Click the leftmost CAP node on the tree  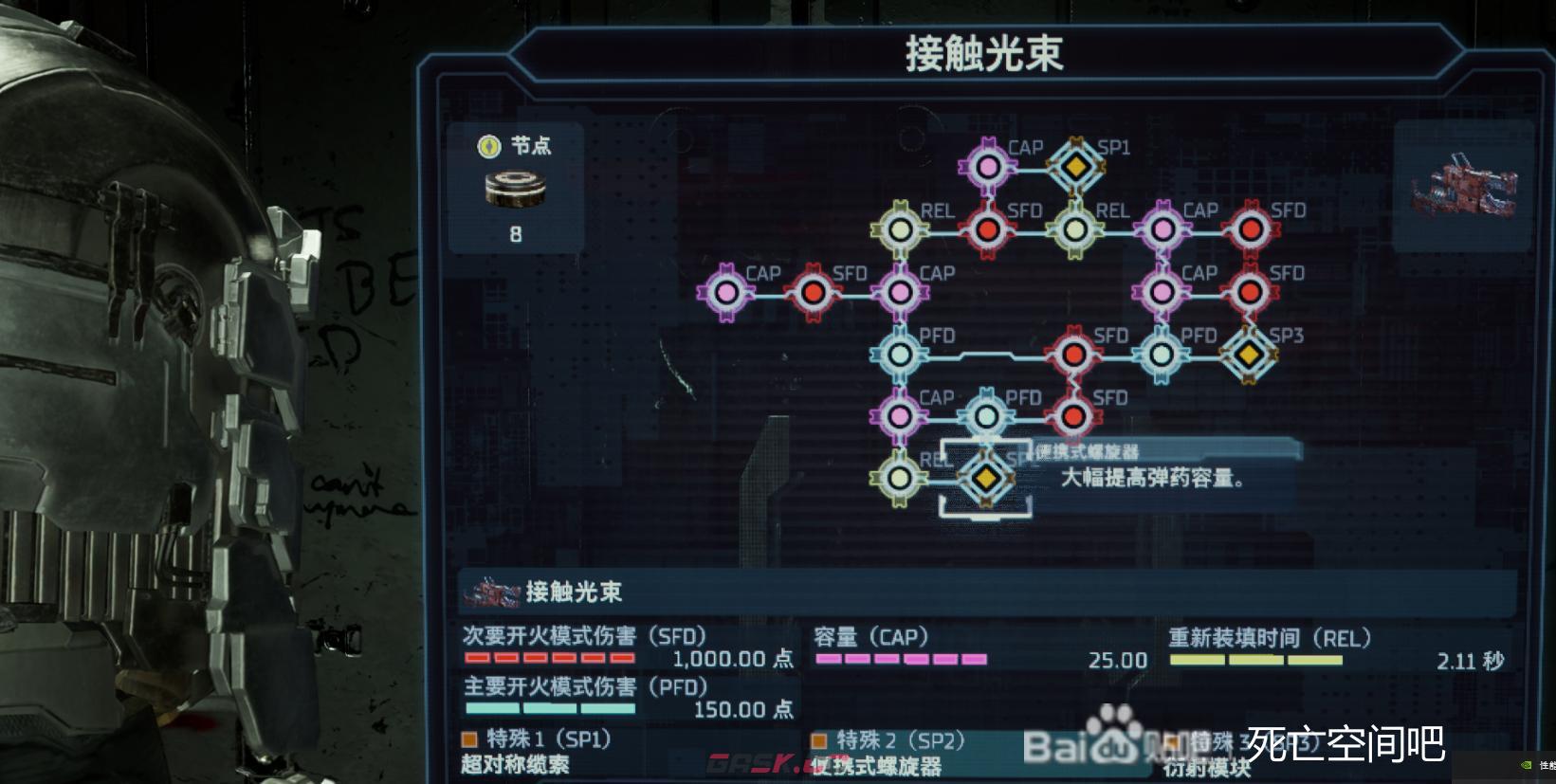point(727,293)
